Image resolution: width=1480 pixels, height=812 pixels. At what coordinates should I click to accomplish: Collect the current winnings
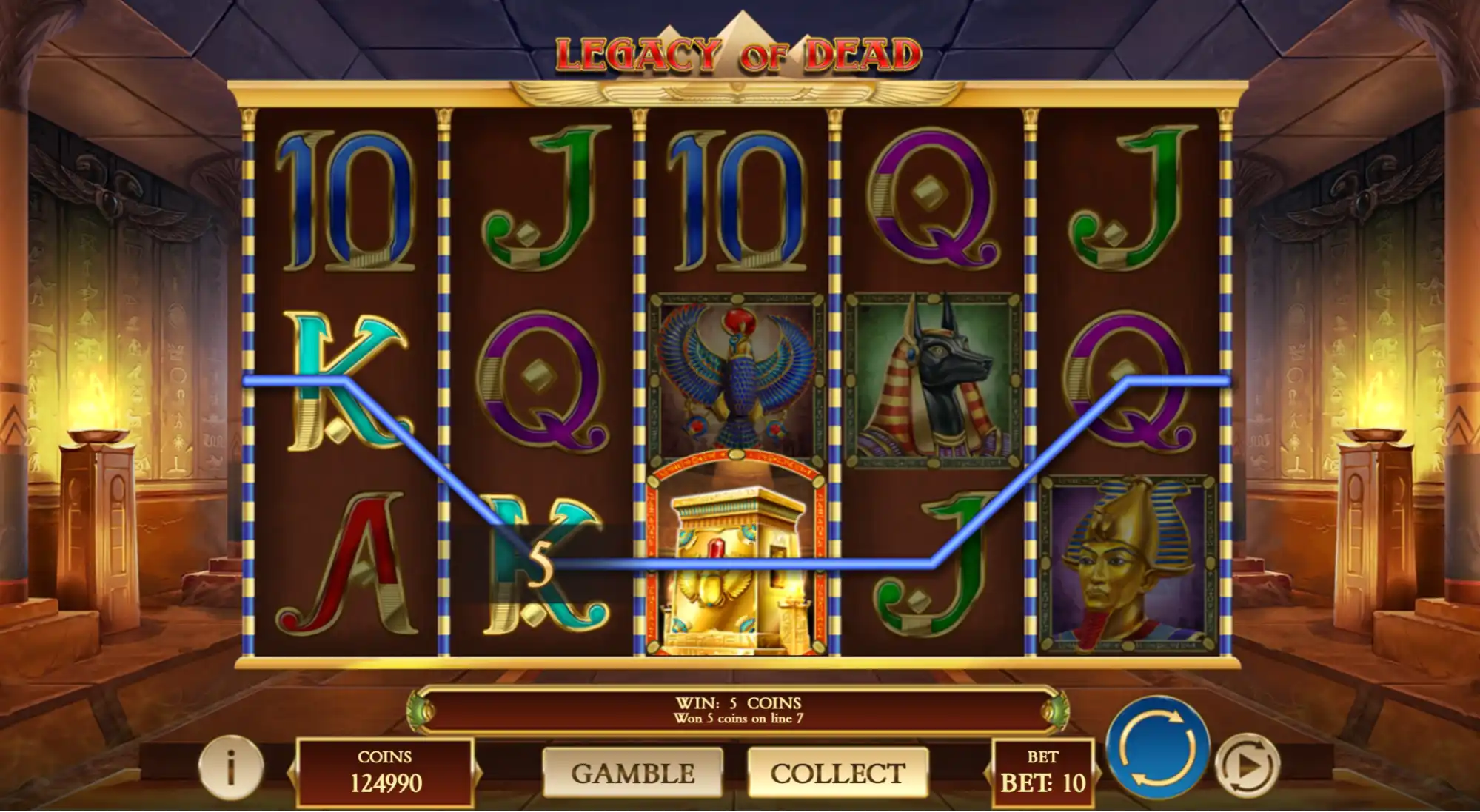pos(837,773)
